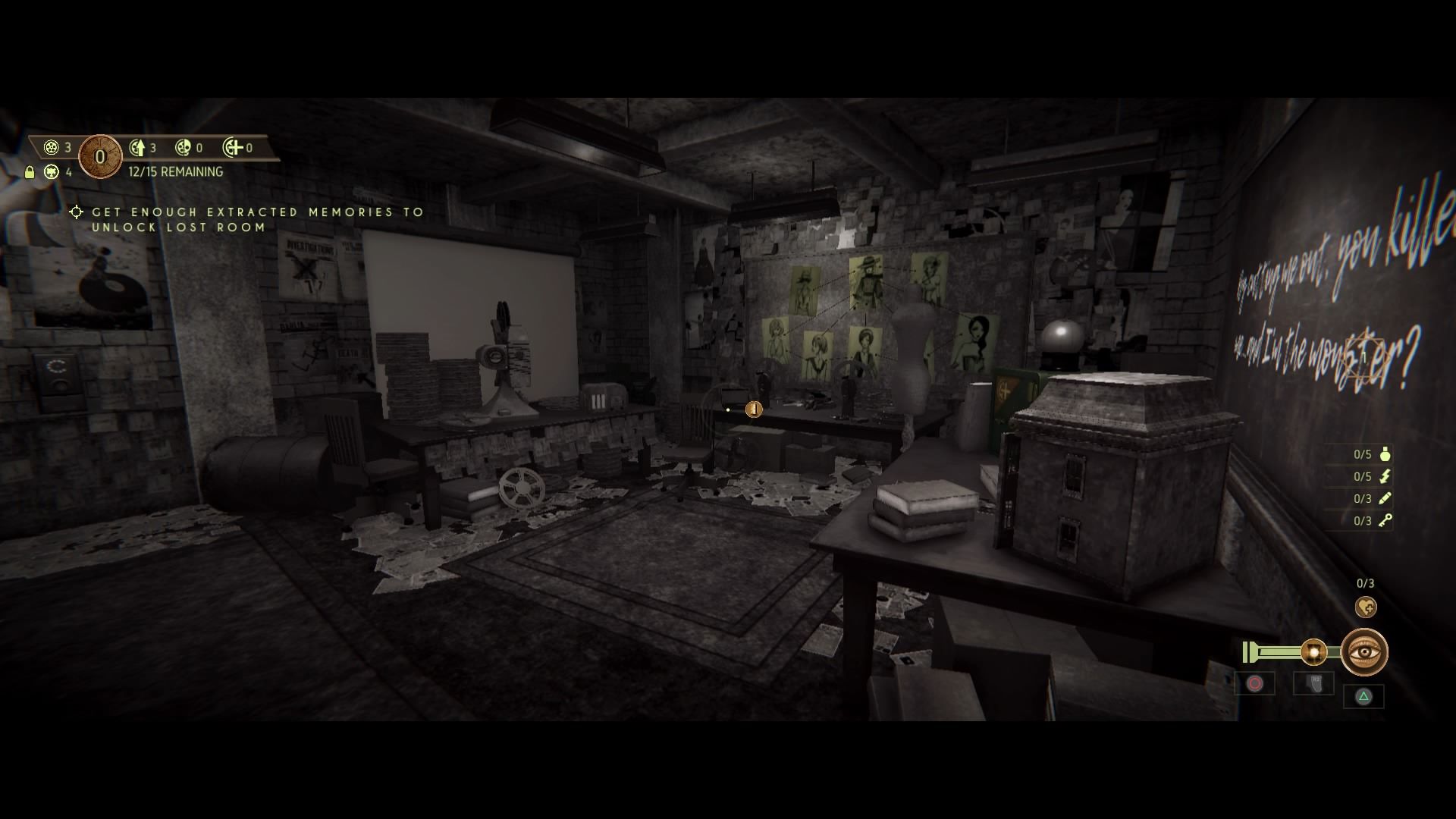The height and width of the screenshot is (819, 1456).
Task: Click the glowing interaction coin prompt
Action: (x=754, y=410)
